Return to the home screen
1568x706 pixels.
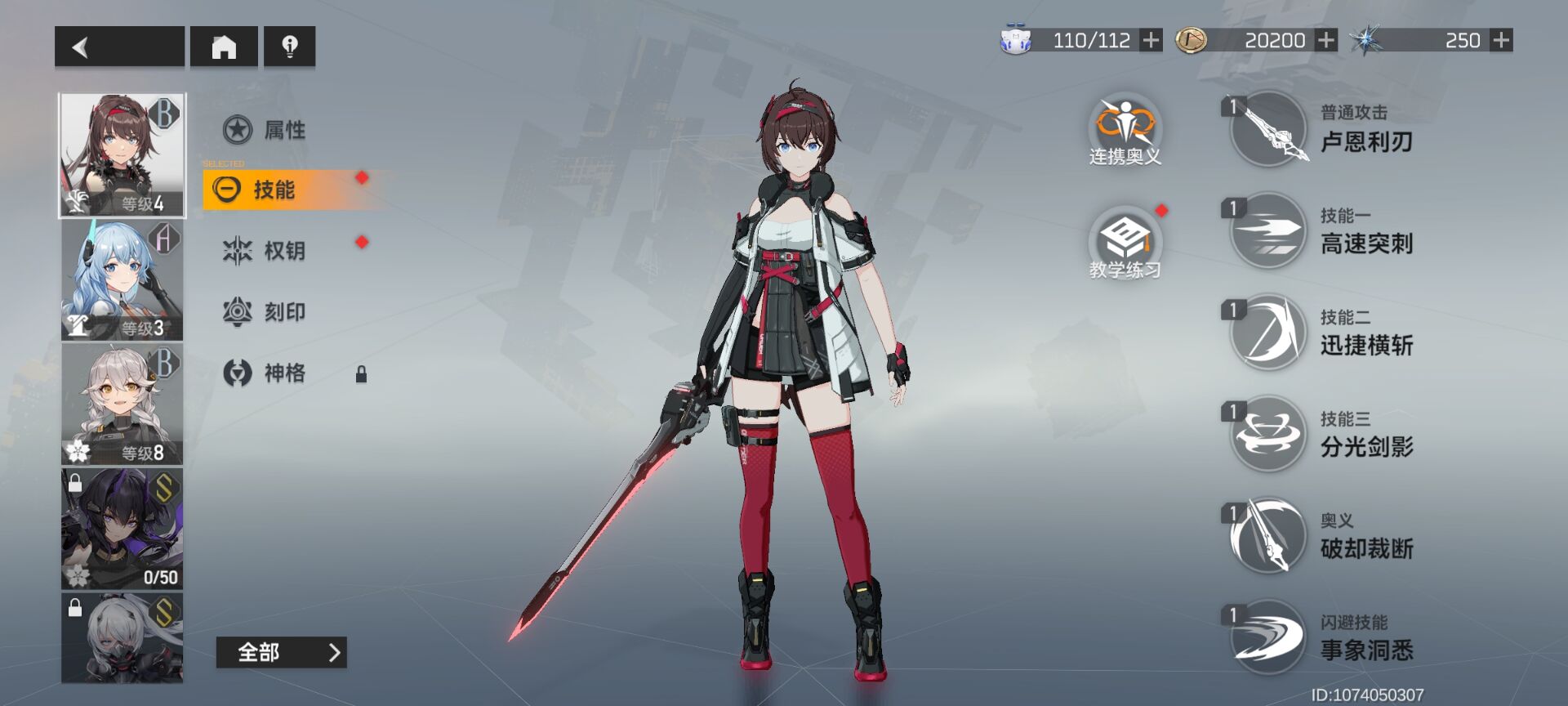point(224,47)
